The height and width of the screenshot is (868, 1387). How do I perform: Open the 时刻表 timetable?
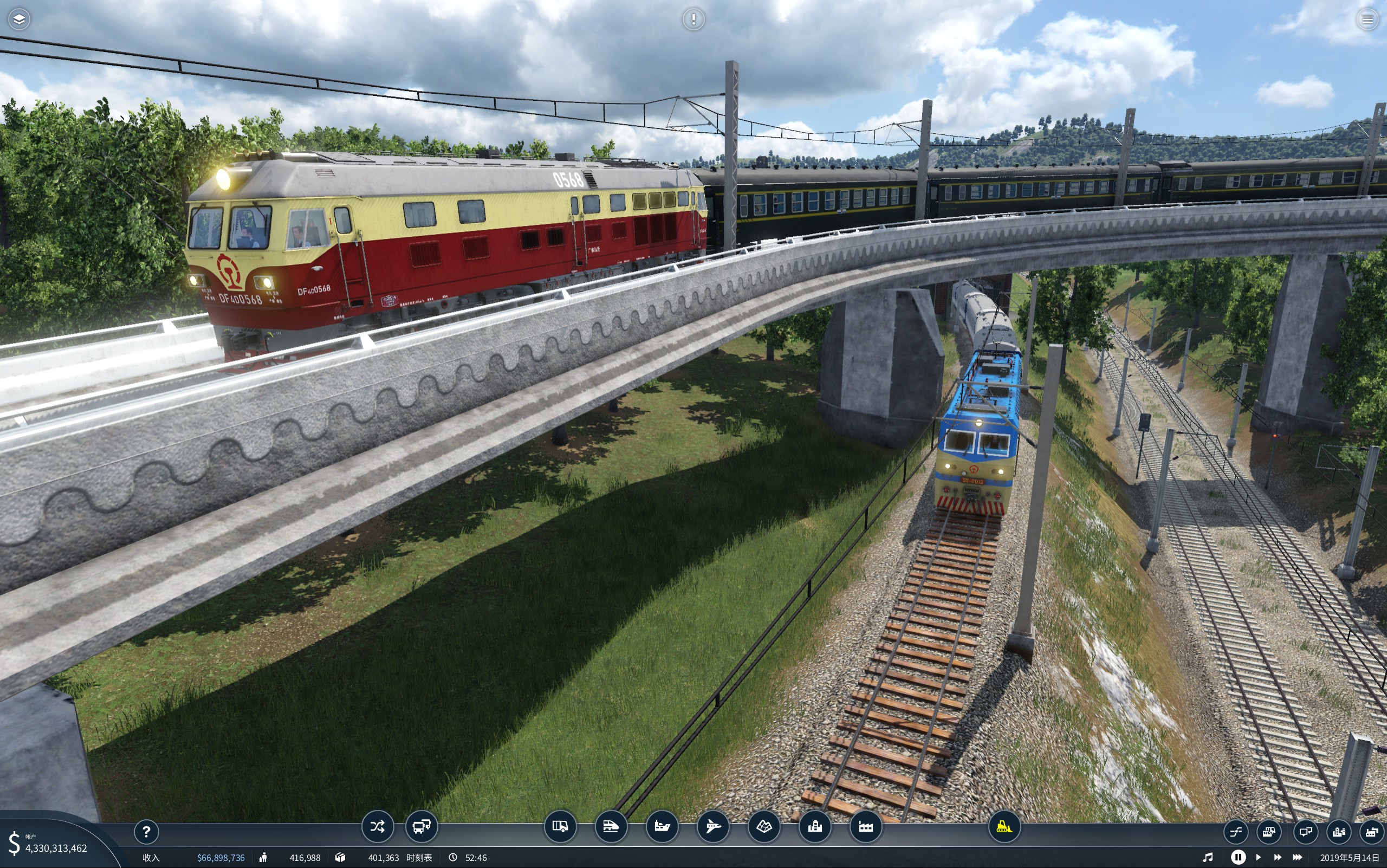click(419, 858)
